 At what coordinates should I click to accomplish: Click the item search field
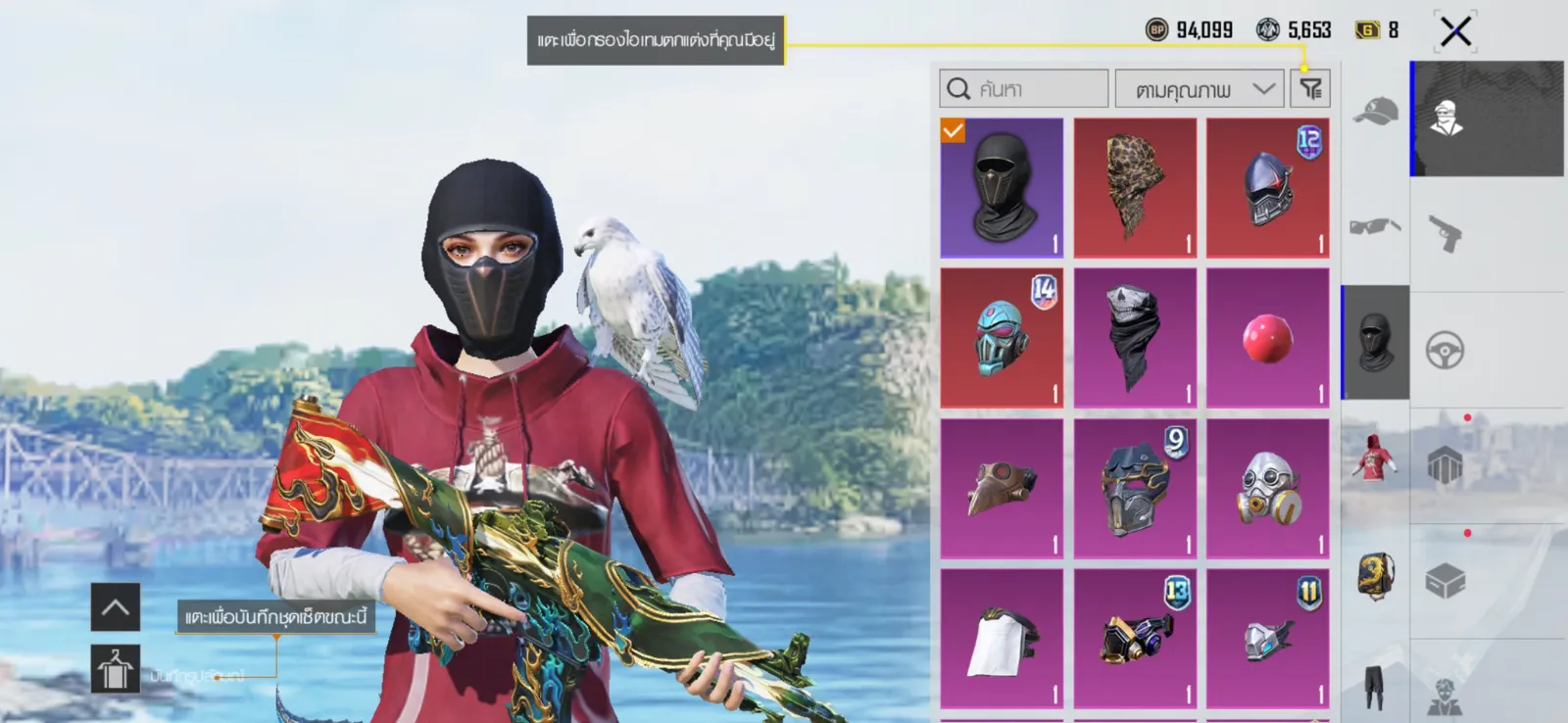click(x=1024, y=89)
